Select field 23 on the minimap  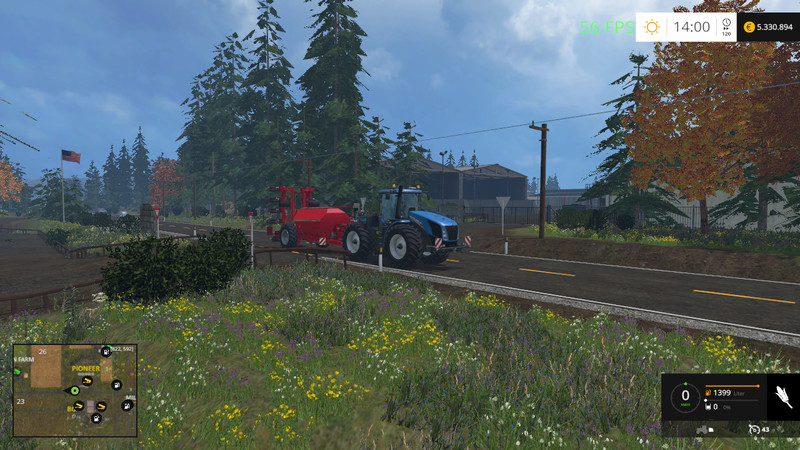20,401
